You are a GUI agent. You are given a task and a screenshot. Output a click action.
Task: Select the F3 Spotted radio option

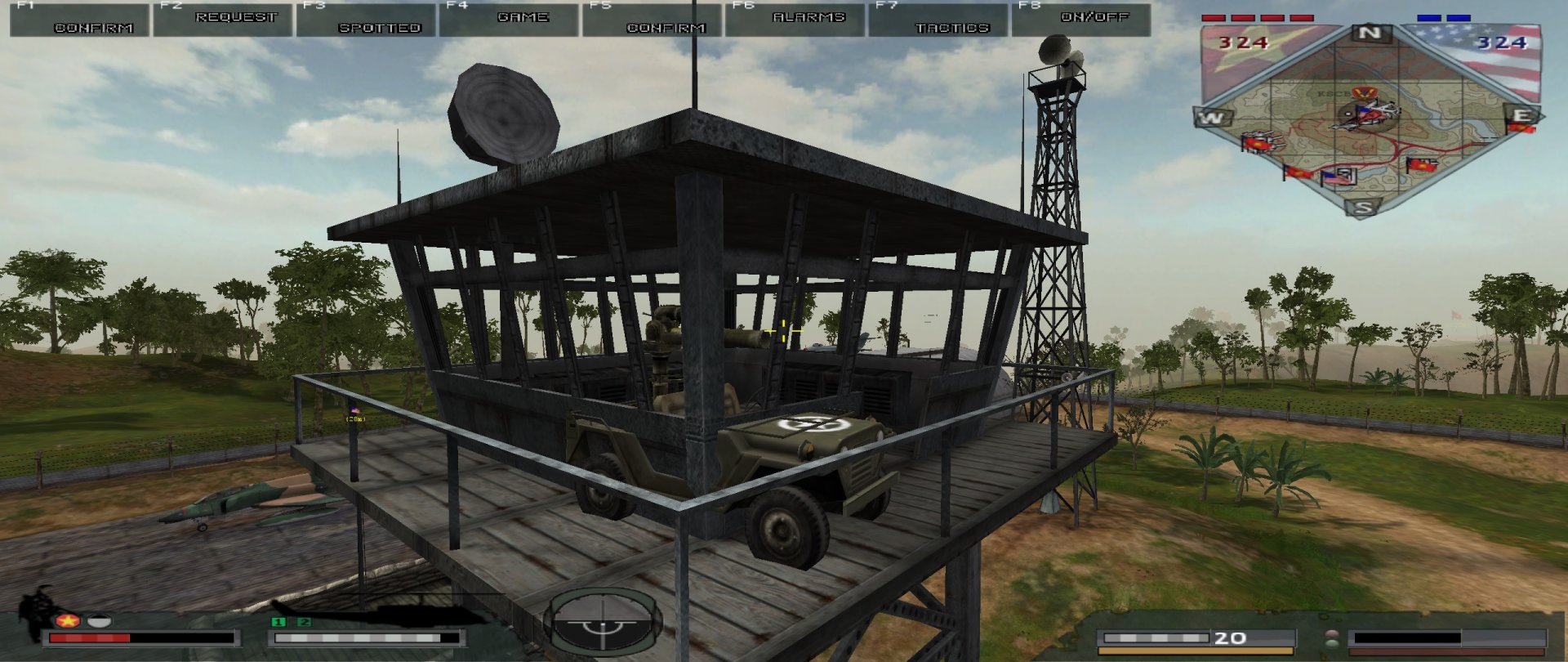click(x=366, y=20)
